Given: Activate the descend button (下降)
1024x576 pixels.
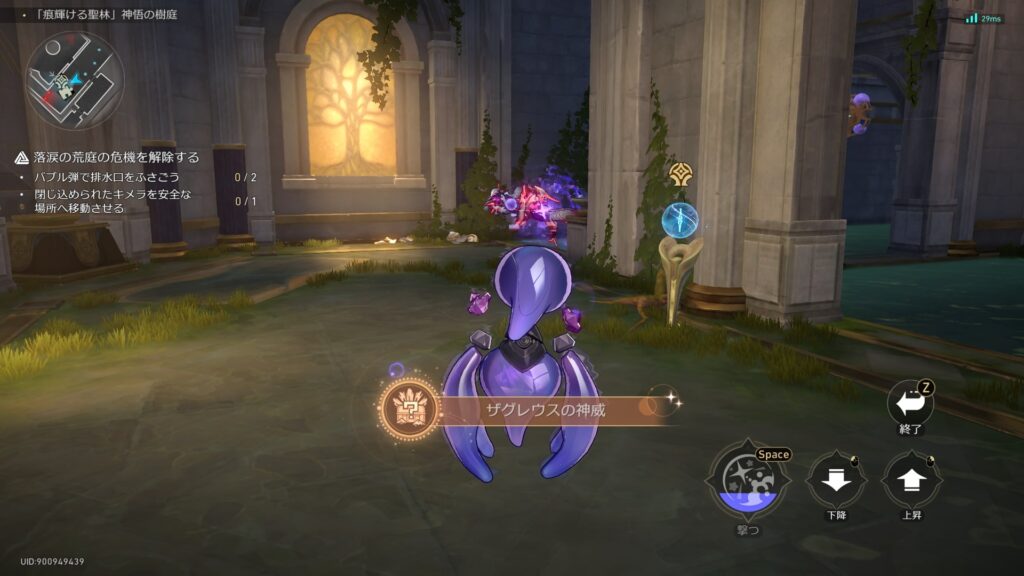Looking at the screenshot, I should [836, 481].
